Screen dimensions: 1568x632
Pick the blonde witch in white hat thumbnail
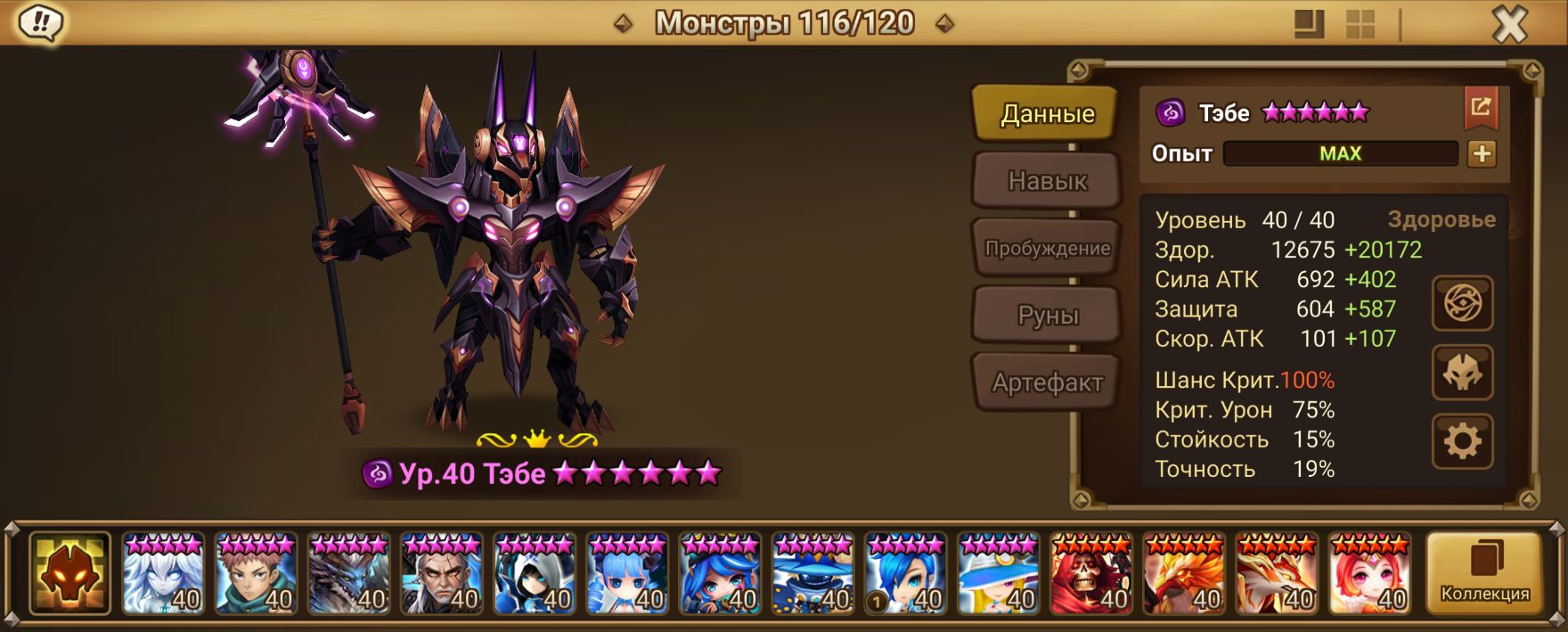(999, 573)
